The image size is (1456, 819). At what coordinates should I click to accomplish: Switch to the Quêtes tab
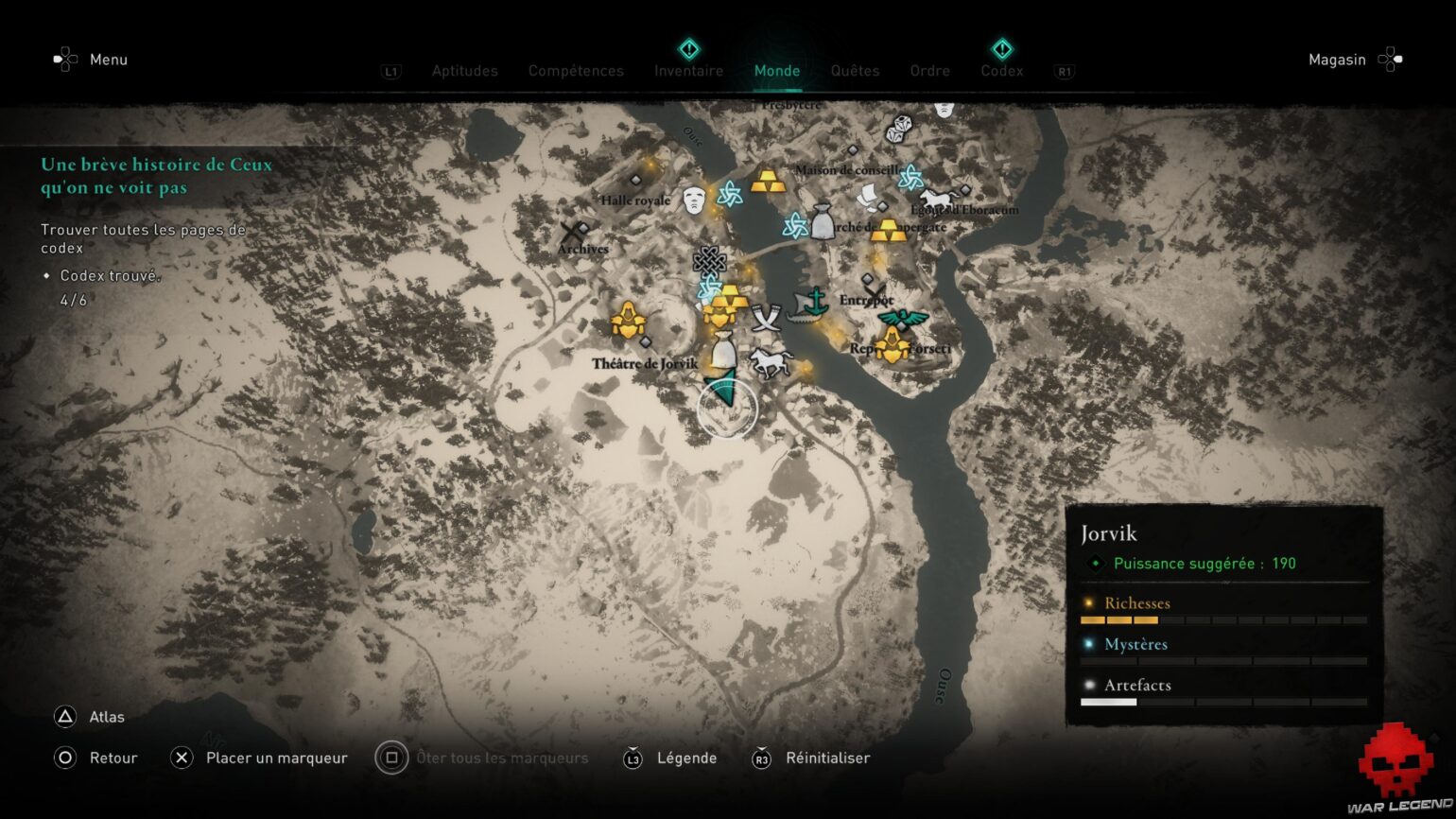coord(854,71)
